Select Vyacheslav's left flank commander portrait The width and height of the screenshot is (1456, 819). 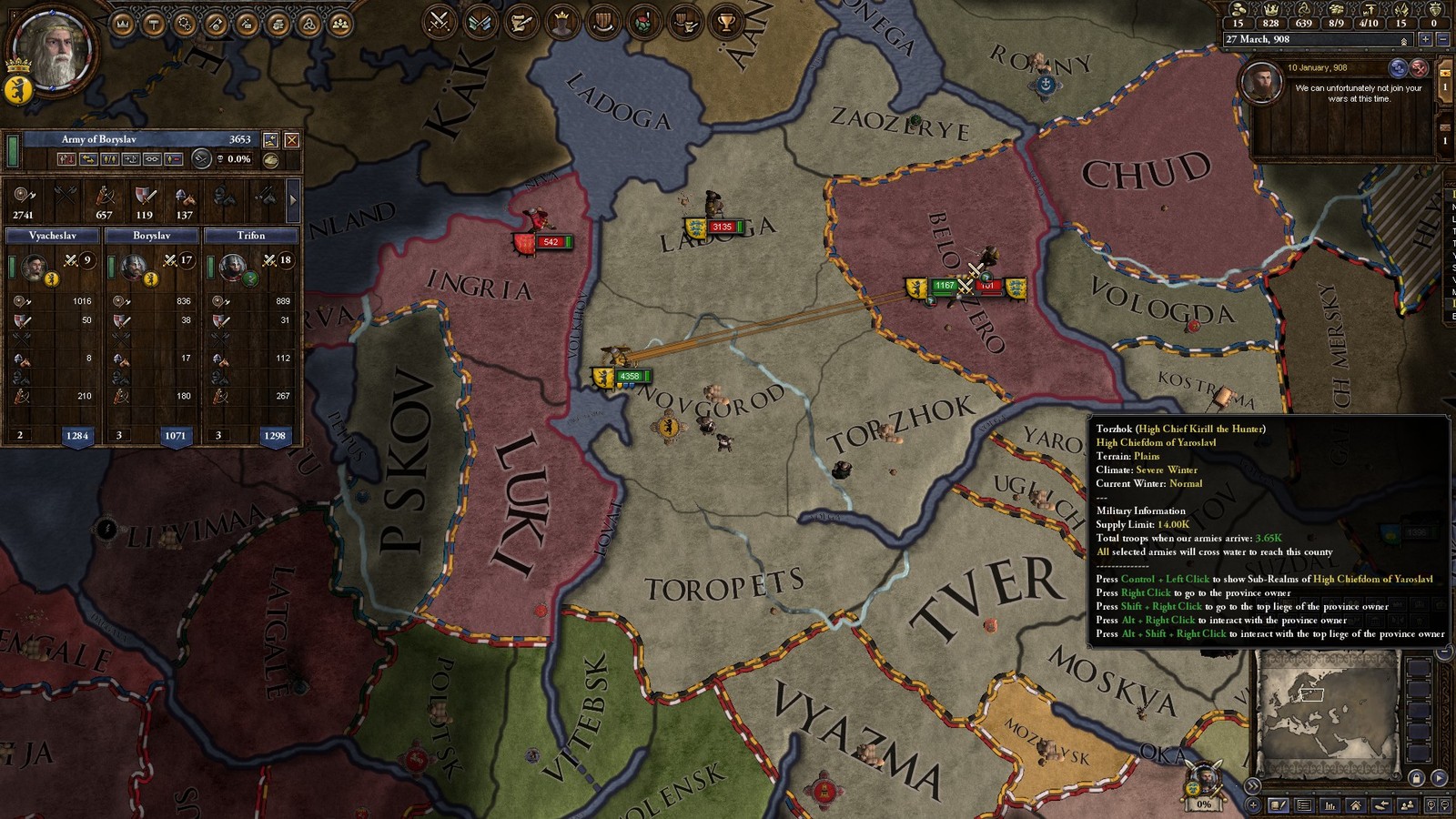click(35, 268)
